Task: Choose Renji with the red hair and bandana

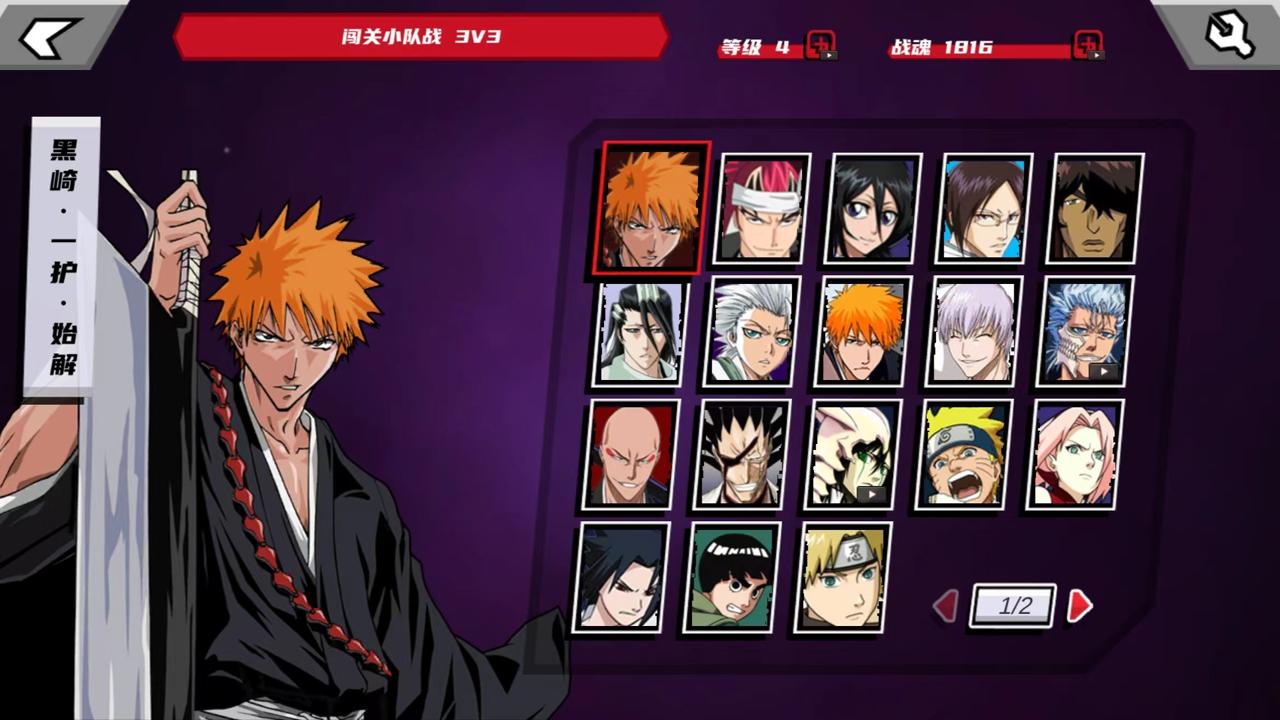Action: coord(762,208)
